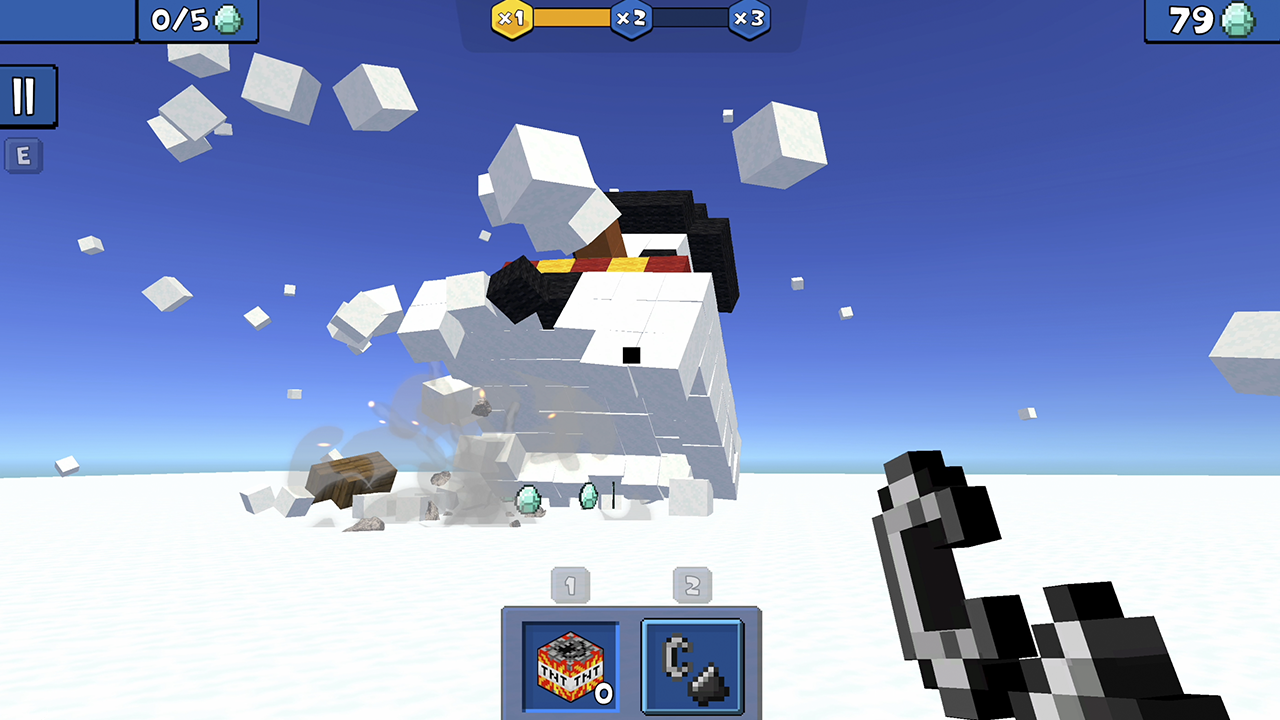Click the x2 multiplier hexagon
Viewport: 1280px width, 720px height.
(631, 17)
